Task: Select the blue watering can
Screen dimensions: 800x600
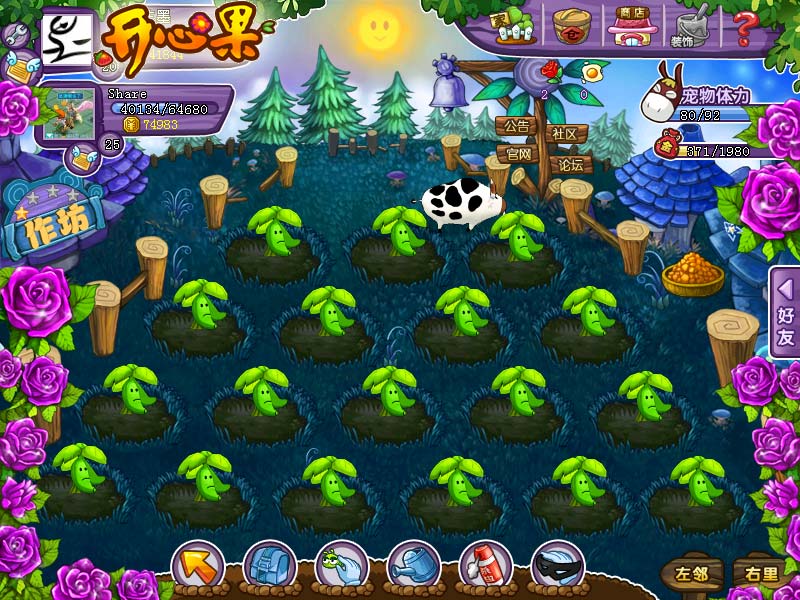Action: 413,567
